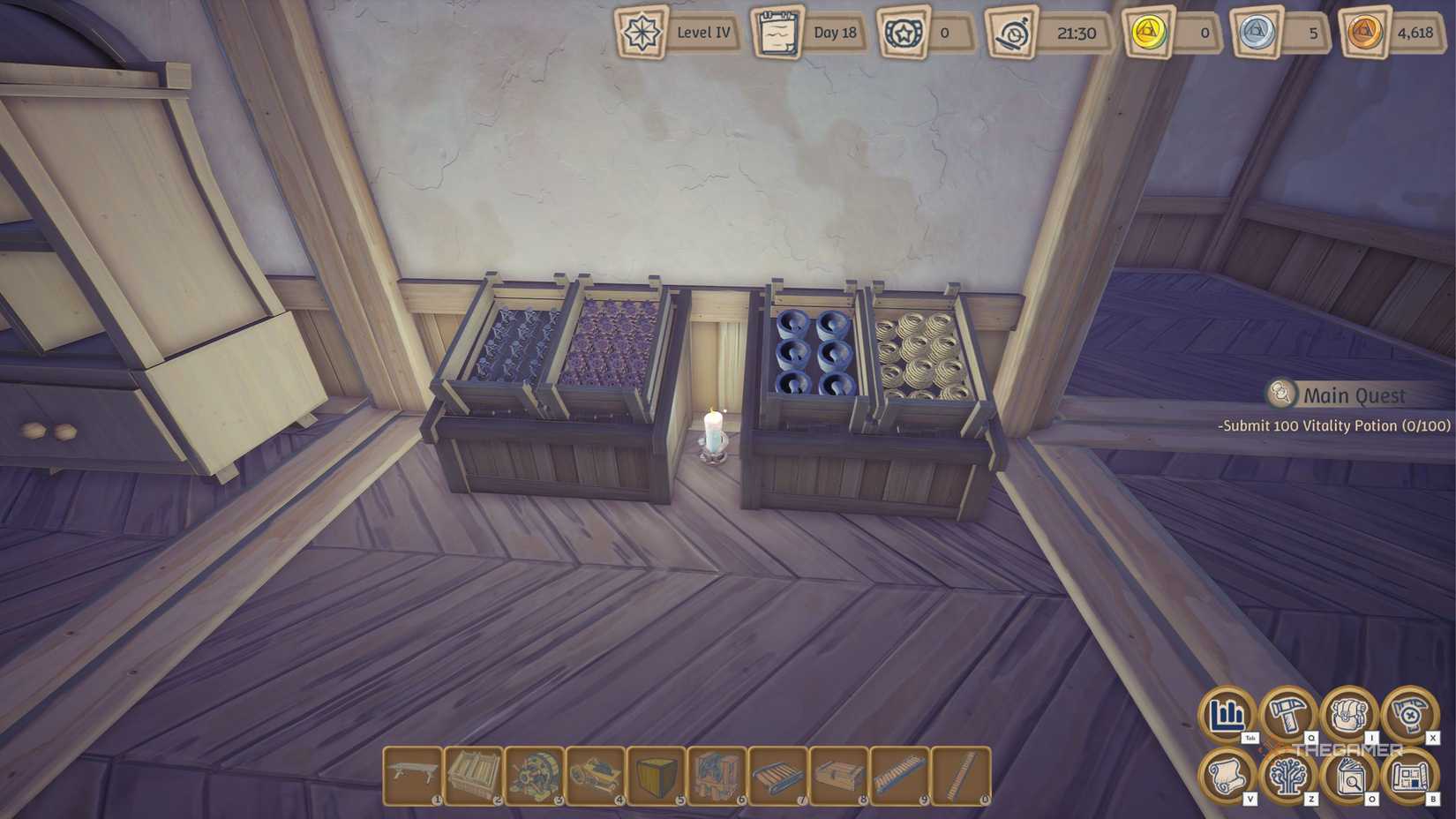The height and width of the screenshot is (819, 1456).
Task: Select the build hammer tool
Action: (x=1287, y=715)
